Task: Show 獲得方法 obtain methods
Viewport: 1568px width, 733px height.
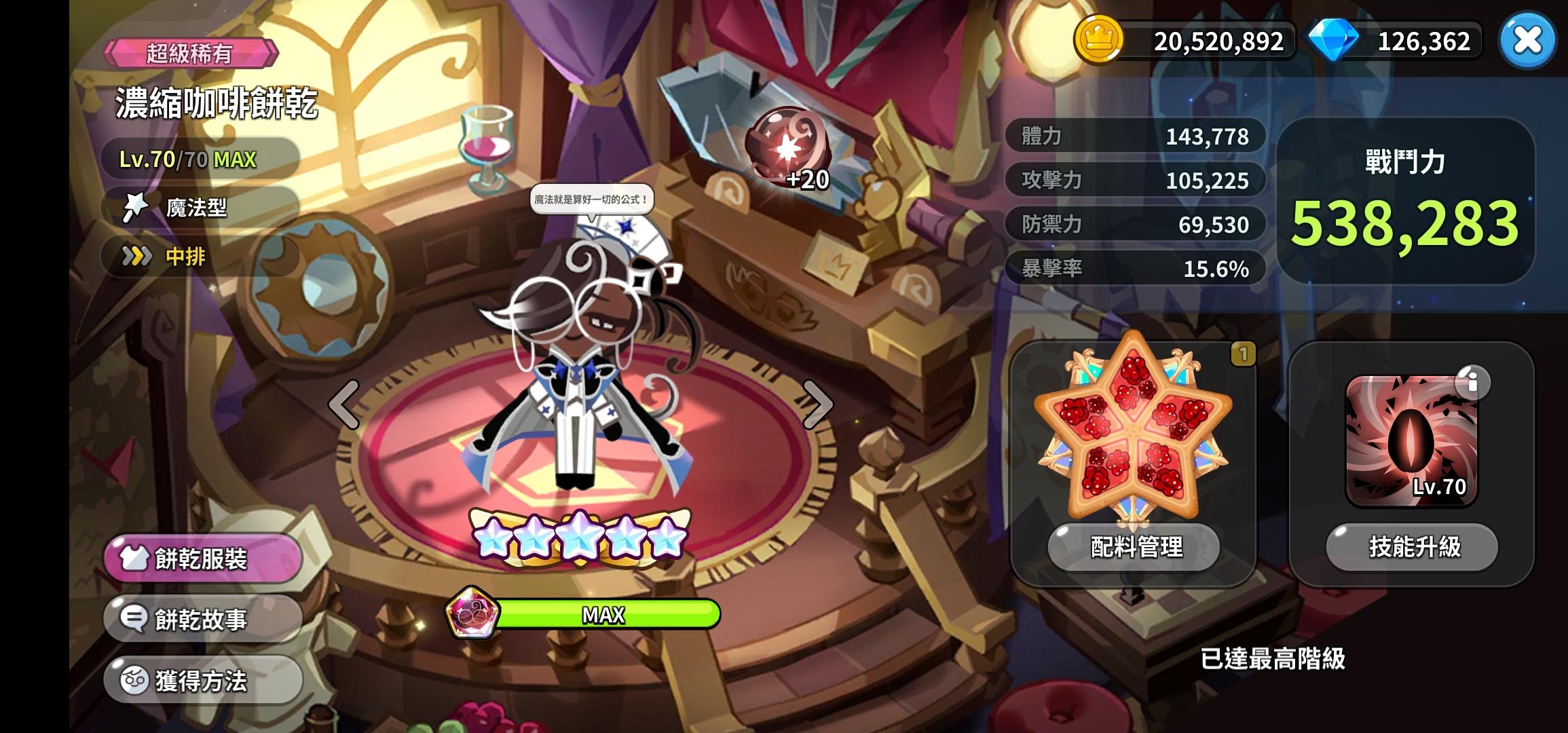Action: pyautogui.click(x=202, y=680)
